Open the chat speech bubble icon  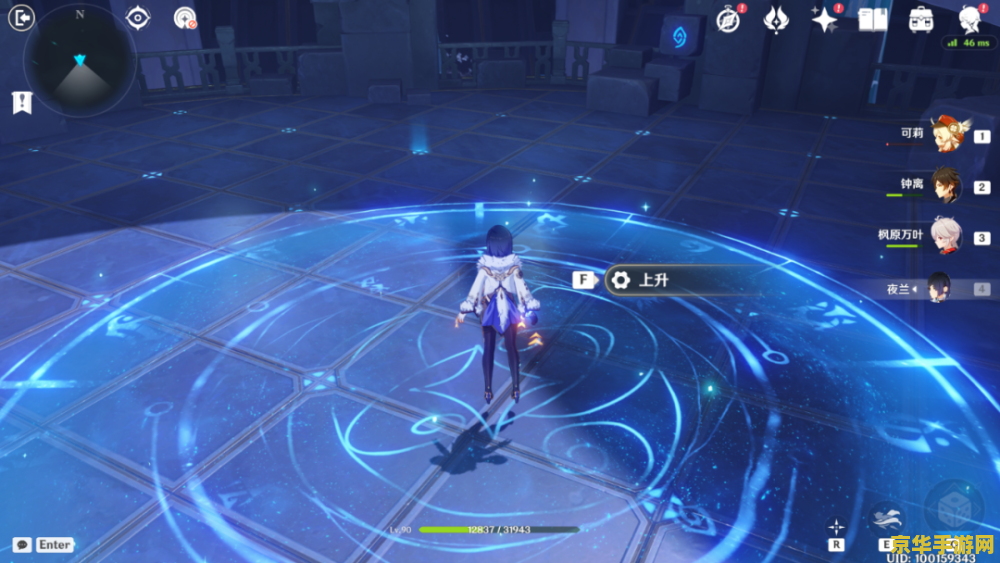click(21, 545)
